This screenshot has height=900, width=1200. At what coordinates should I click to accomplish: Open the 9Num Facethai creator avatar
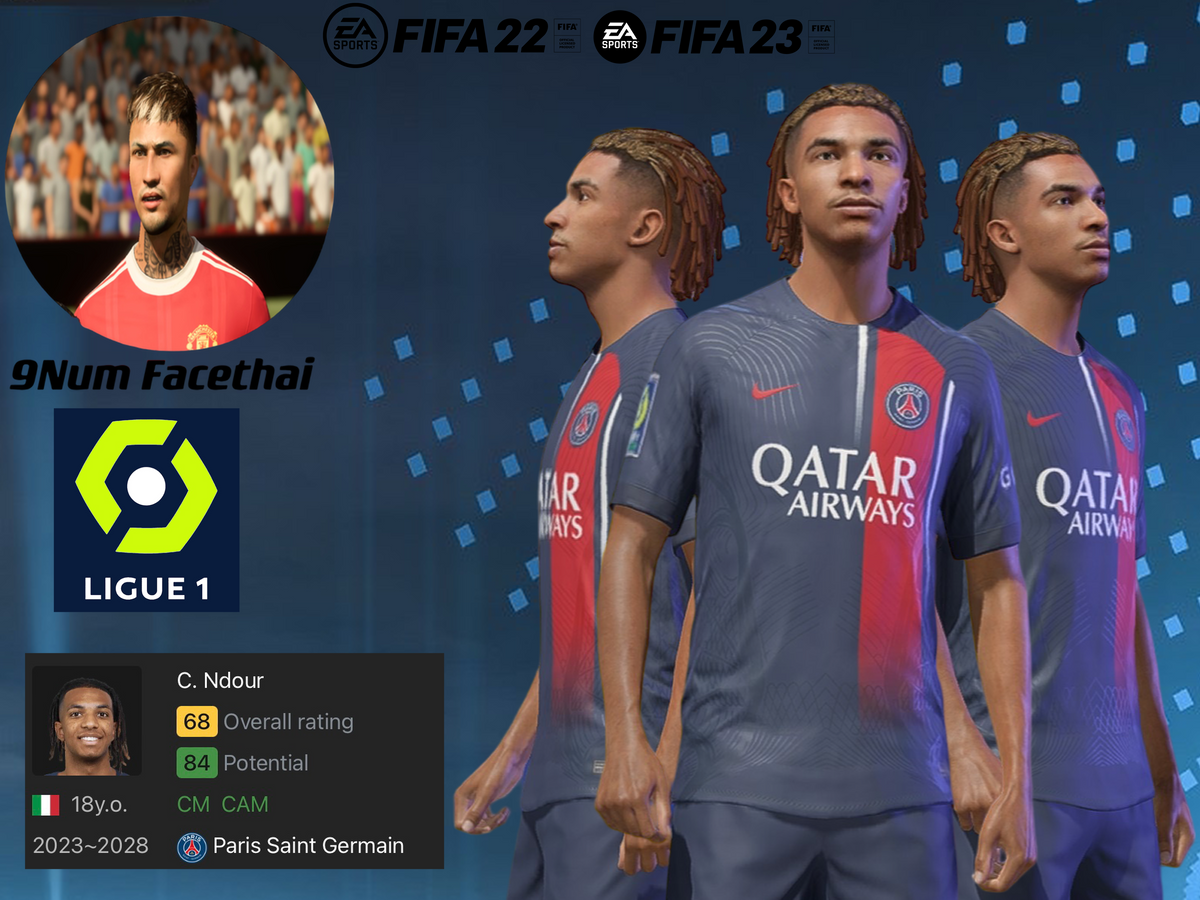click(x=170, y=183)
